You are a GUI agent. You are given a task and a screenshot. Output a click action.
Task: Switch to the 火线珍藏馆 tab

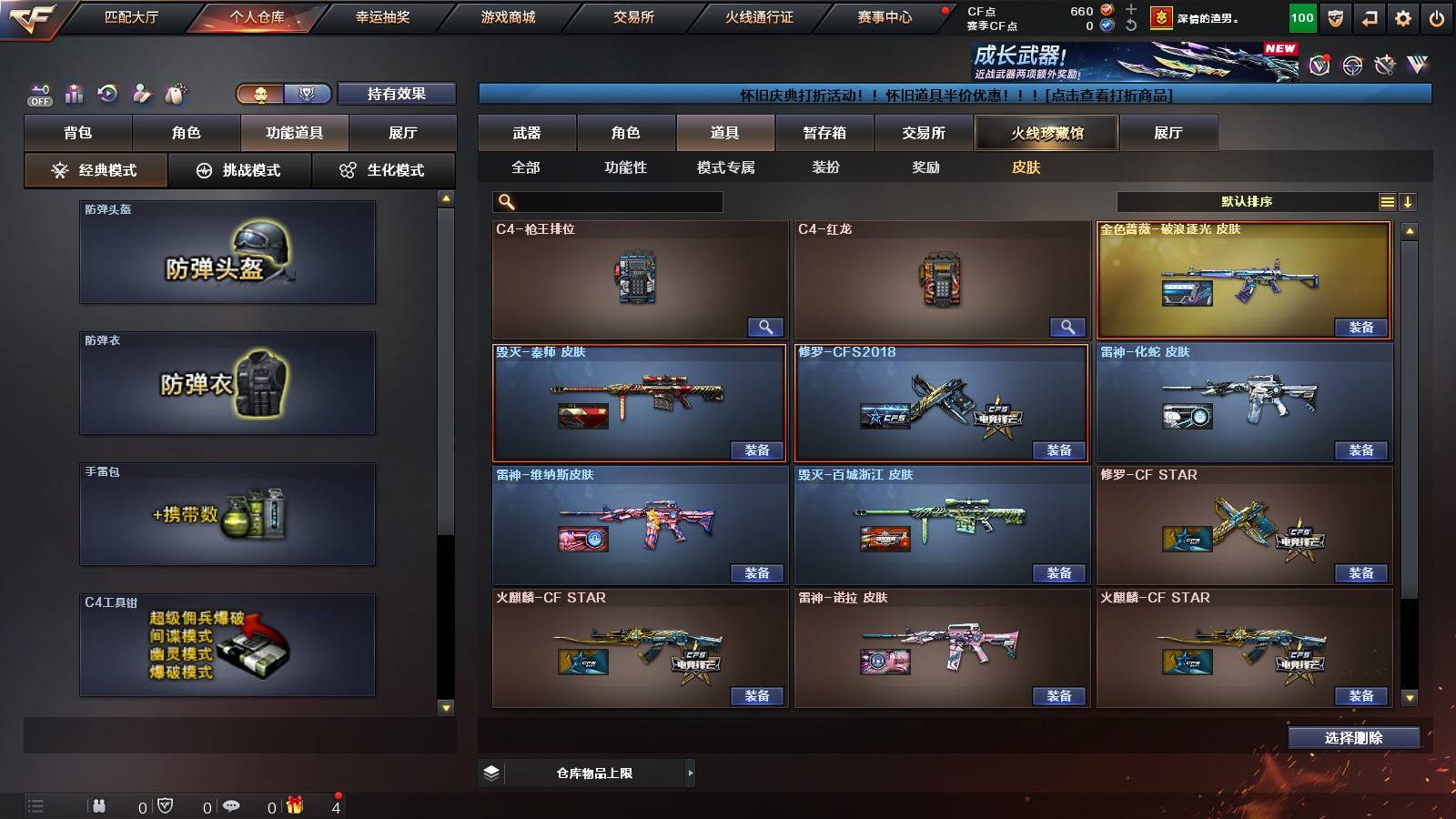(1046, 133)
